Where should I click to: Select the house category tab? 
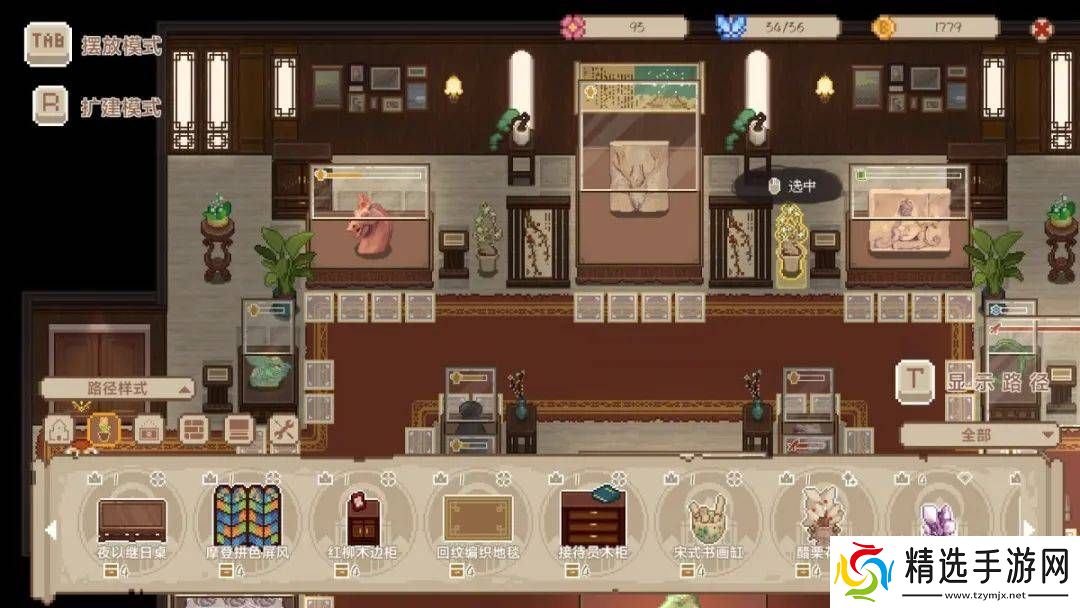58,430
